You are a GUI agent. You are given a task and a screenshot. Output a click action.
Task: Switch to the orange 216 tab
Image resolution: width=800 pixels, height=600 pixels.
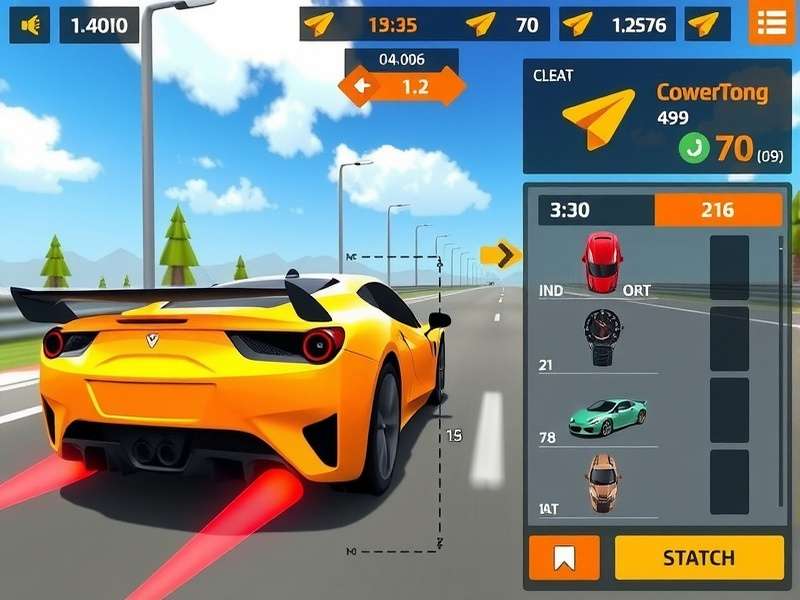click(717, 210)
